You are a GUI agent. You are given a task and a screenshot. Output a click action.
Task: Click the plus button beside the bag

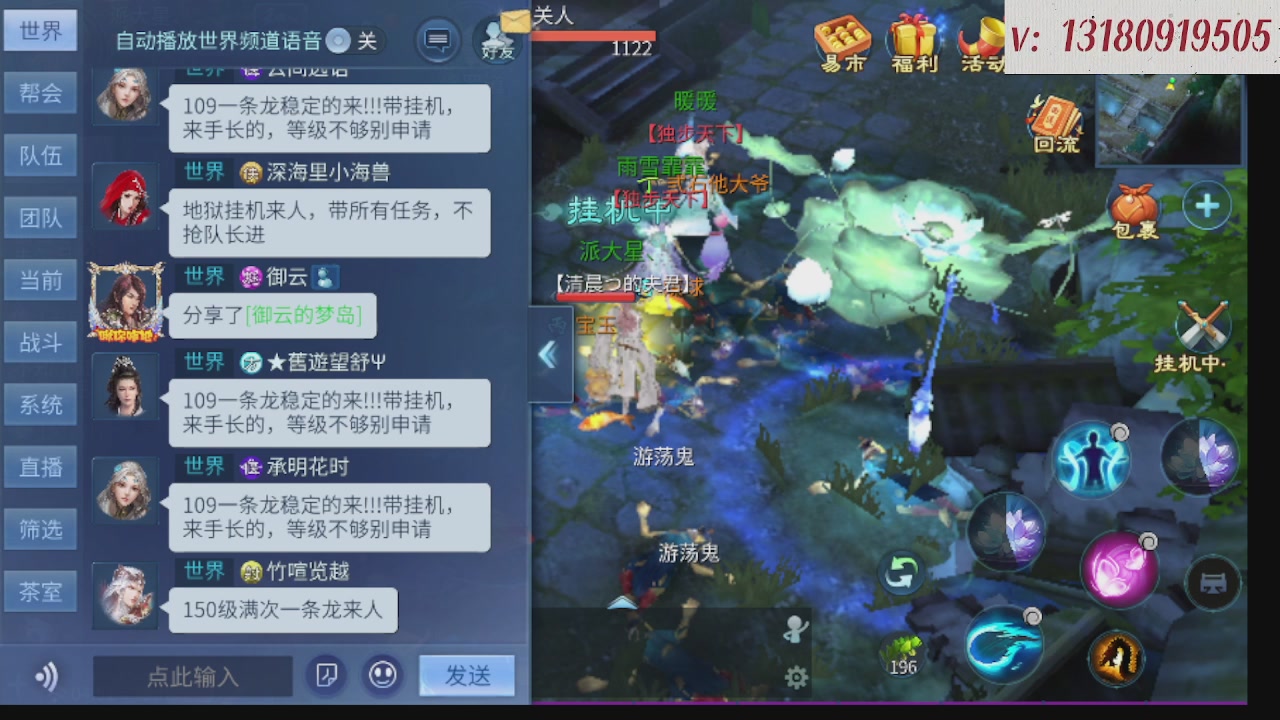1207,206
